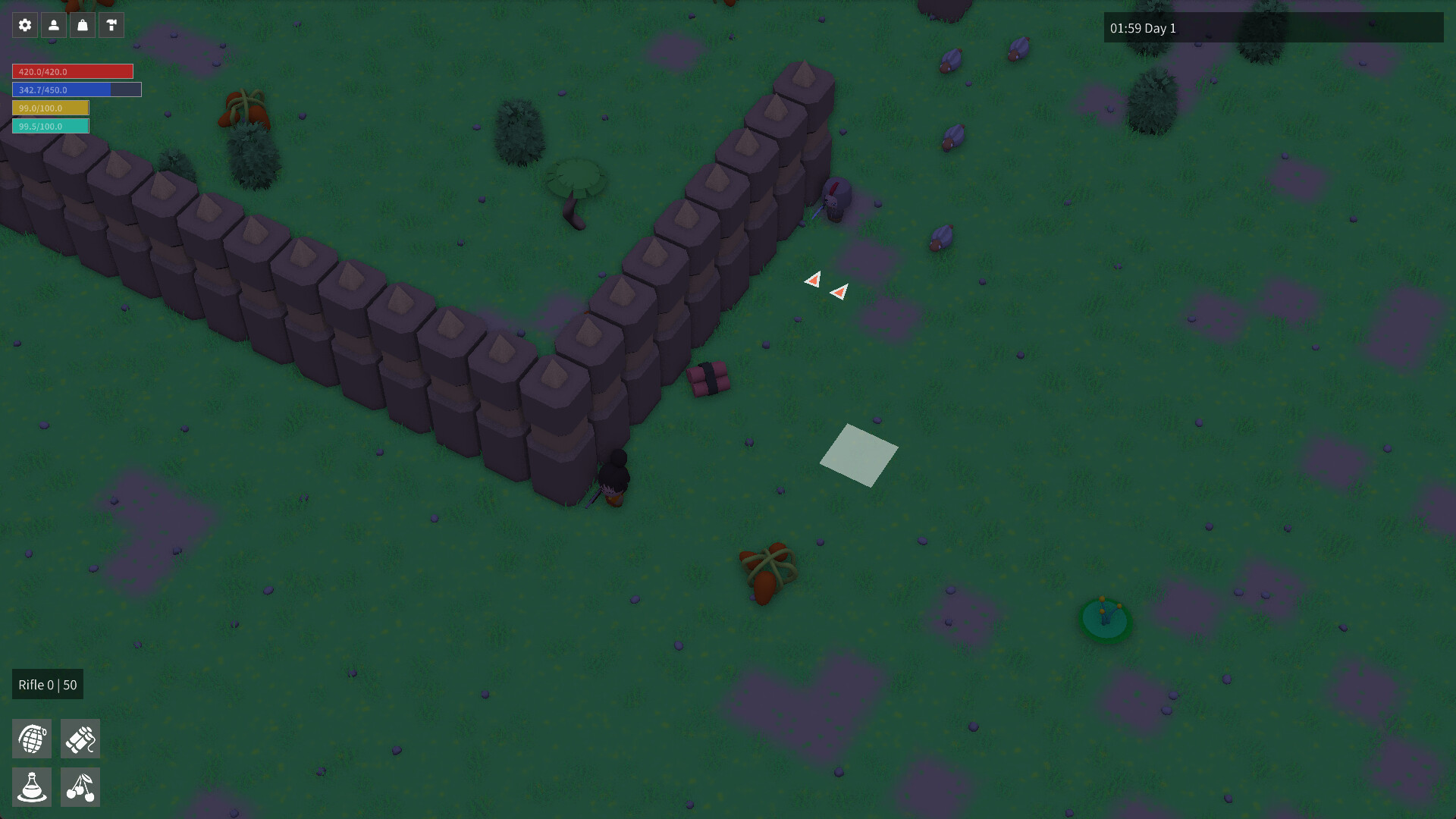
Task: Click the blue 342.7/450.0 shield bar
Action: (76, 89)
